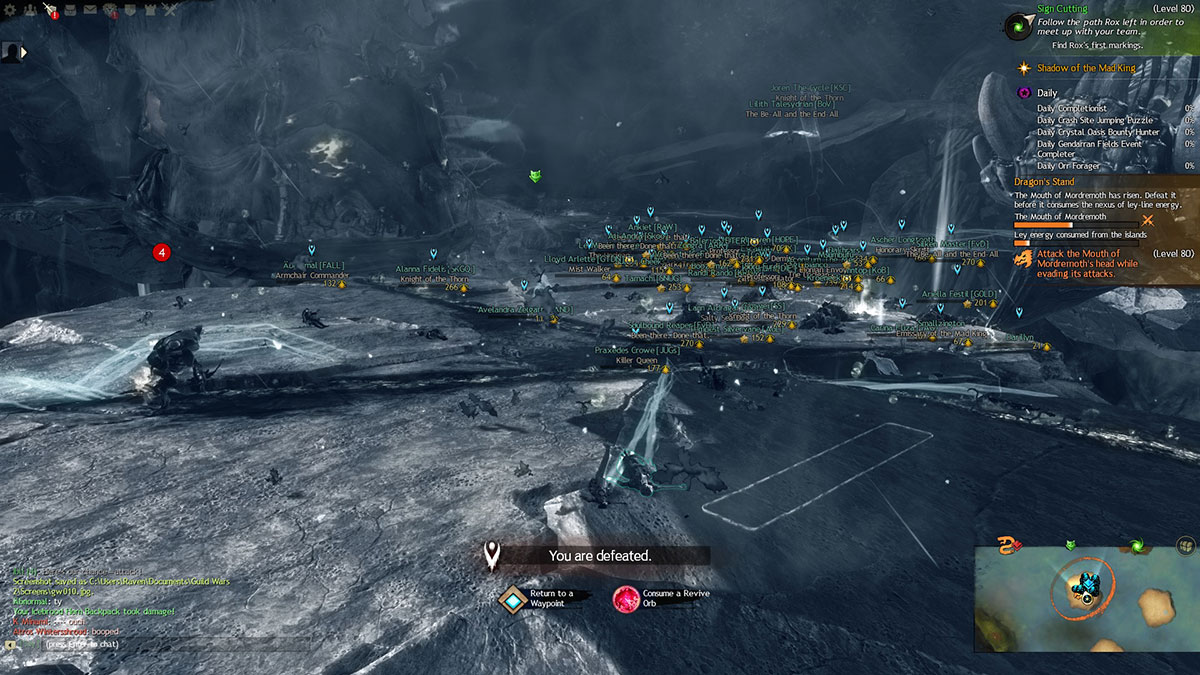1200x675 pixels.
Task: Open the Hero panel with red alert
Action: click(48, 10)
